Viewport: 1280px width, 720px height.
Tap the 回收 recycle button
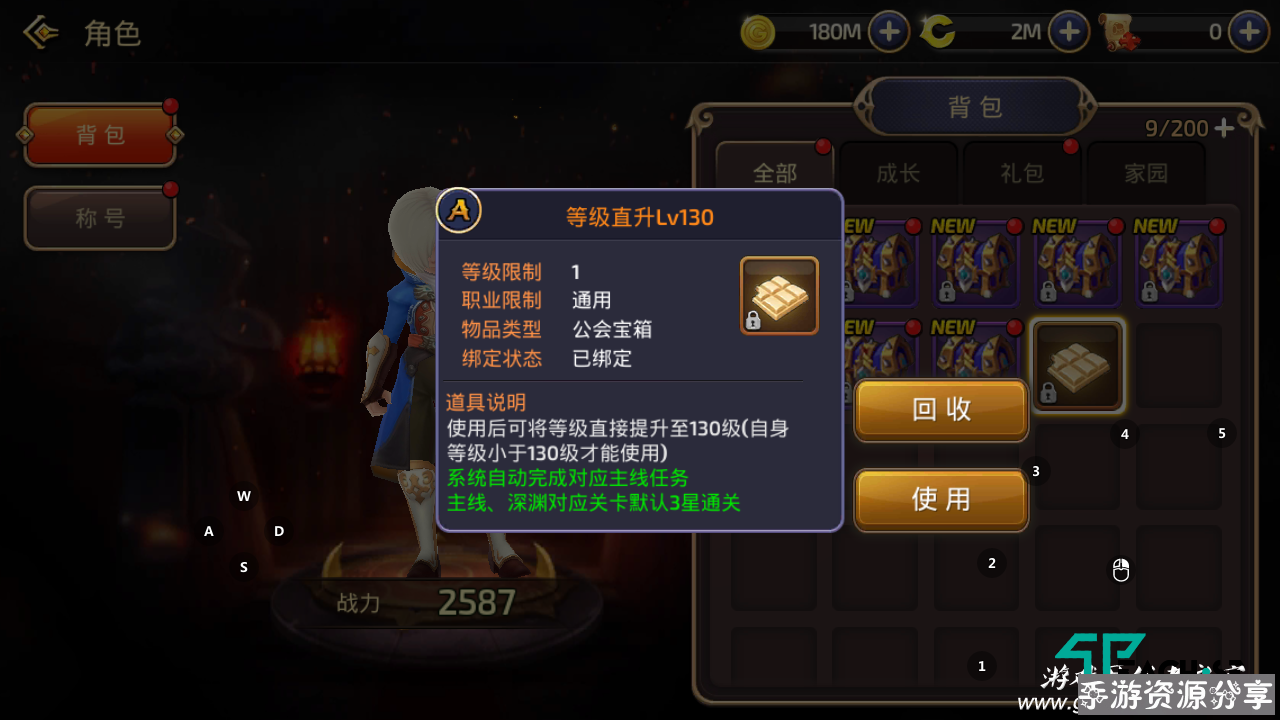coord(941,409)
